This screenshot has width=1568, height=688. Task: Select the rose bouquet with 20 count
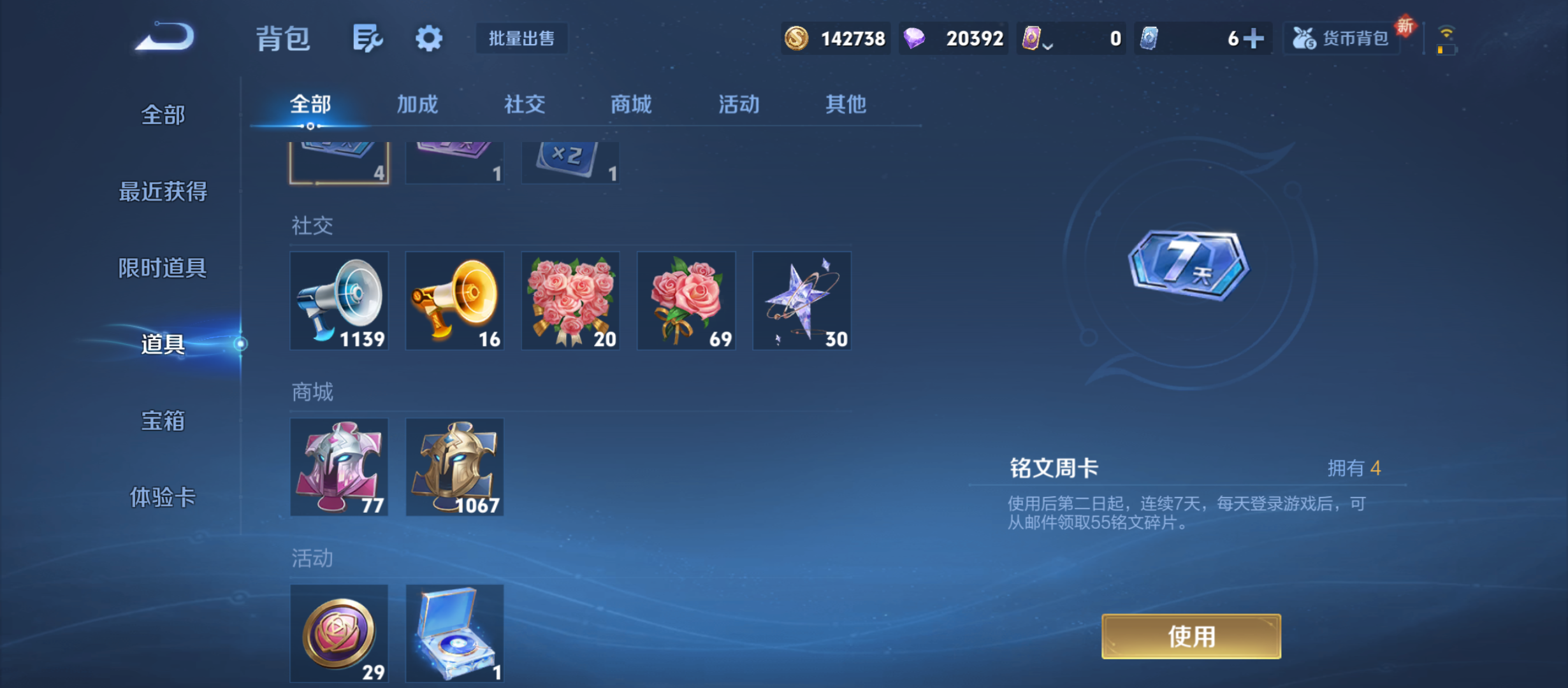(x=570, y=301)
